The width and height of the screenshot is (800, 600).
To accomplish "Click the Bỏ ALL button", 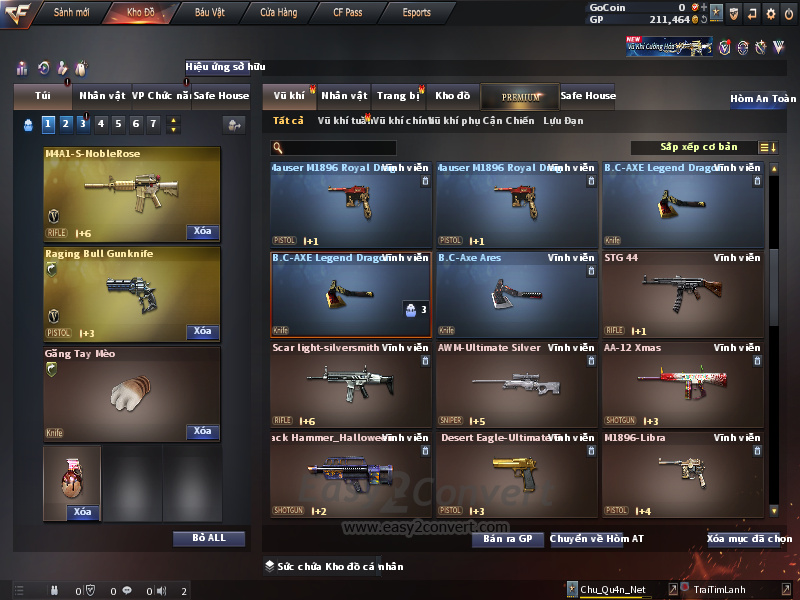I will (209, 538).
